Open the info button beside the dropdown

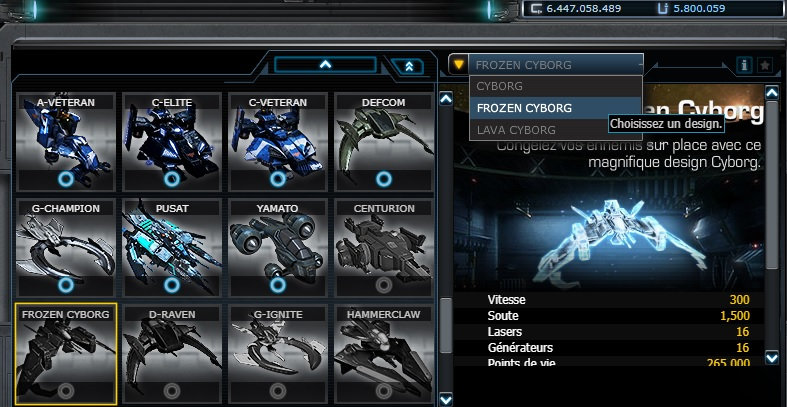click(x=744, y=65)
